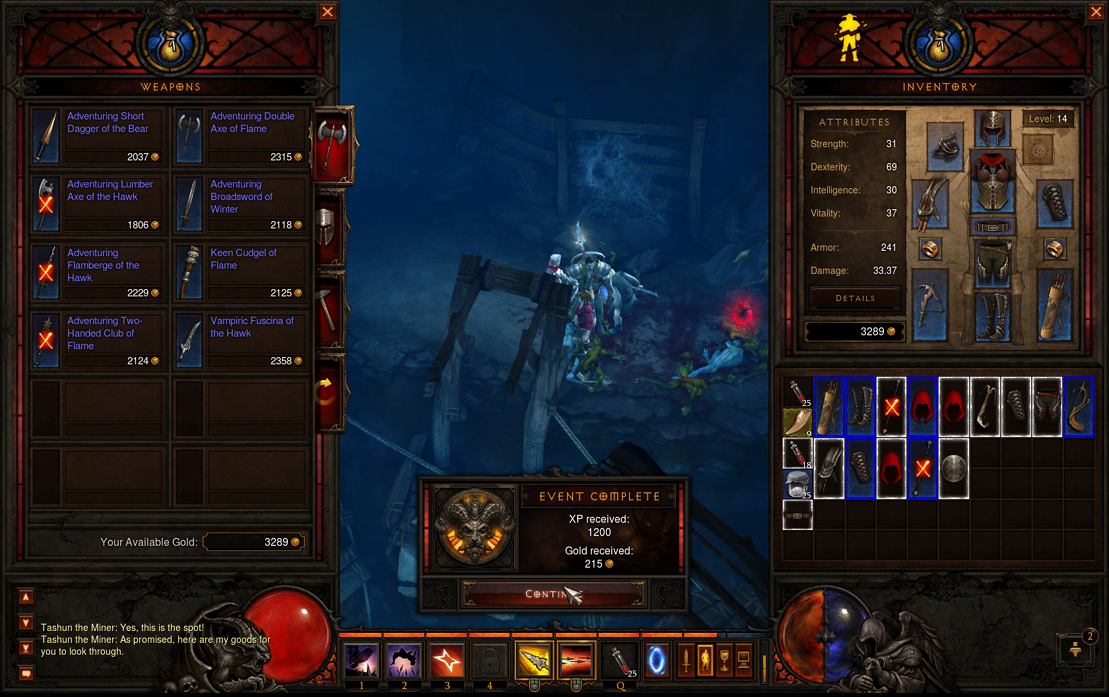Viewport: 1109px width, 697px height.
Task: Select Adventuring Lumber Axe of the Hawk
Action: (98, 205)
